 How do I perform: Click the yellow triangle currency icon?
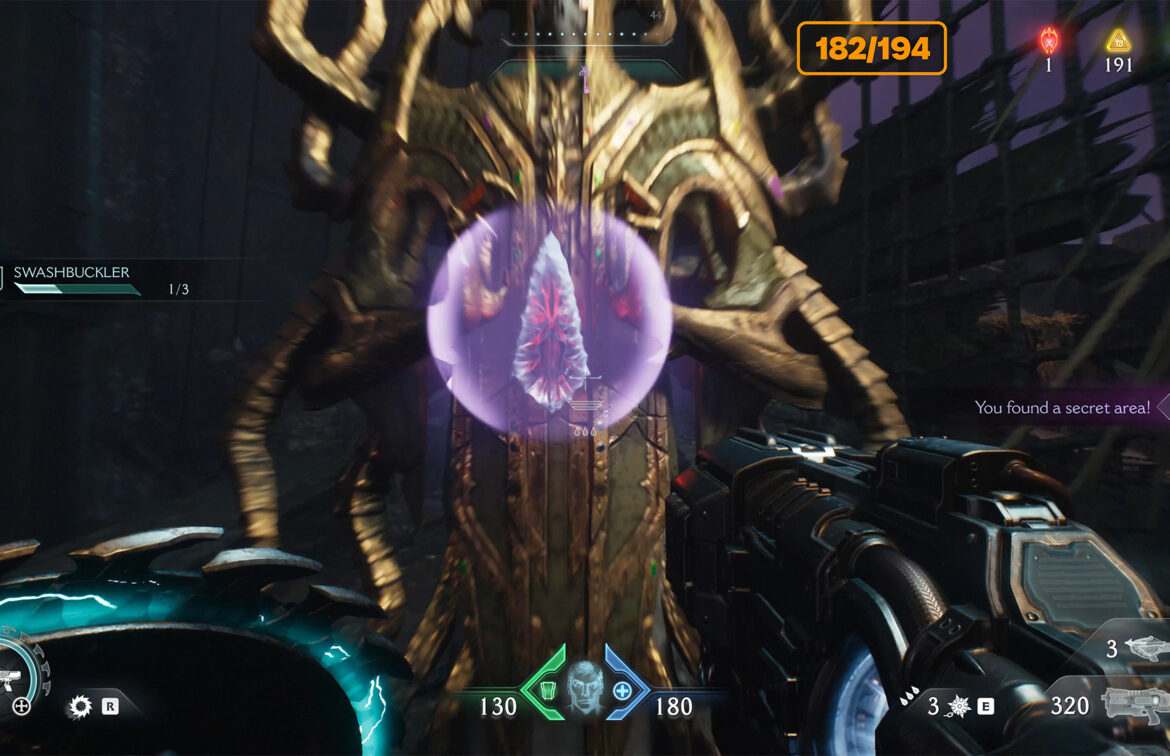point(1118,41)
